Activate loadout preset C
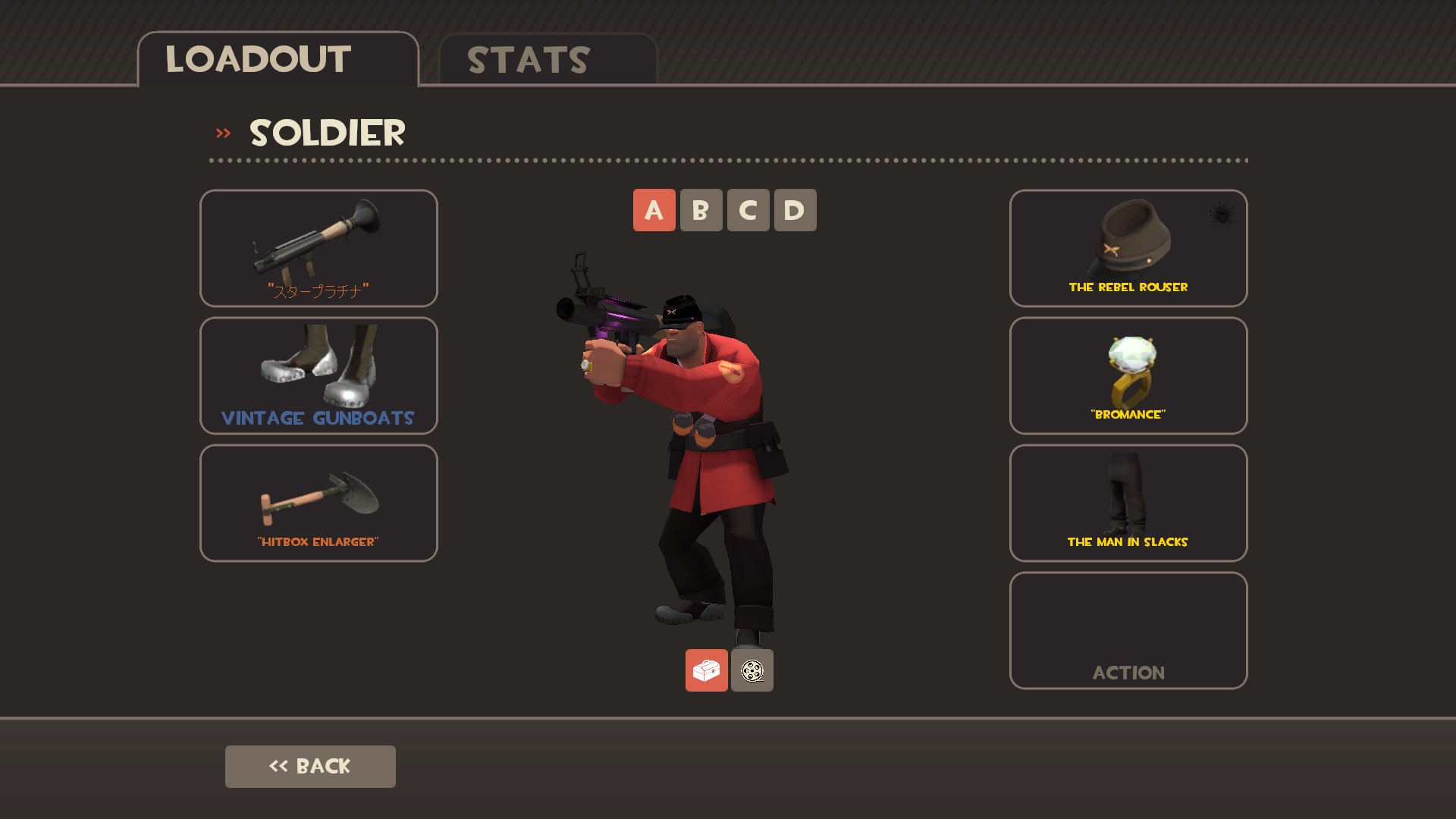The height and width of the screenshot is (819, 1456). click(x=748, y=210)
